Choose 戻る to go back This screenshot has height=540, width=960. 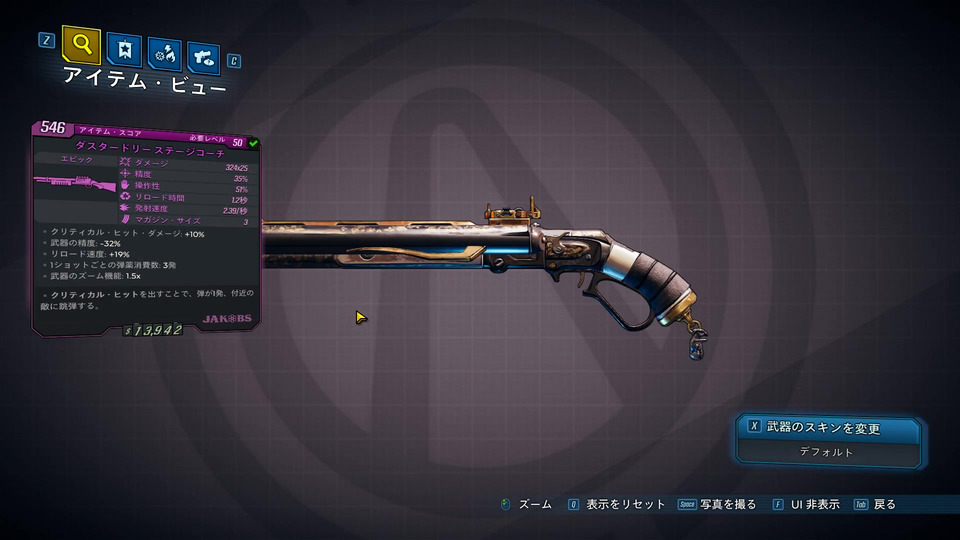(884, 505)
